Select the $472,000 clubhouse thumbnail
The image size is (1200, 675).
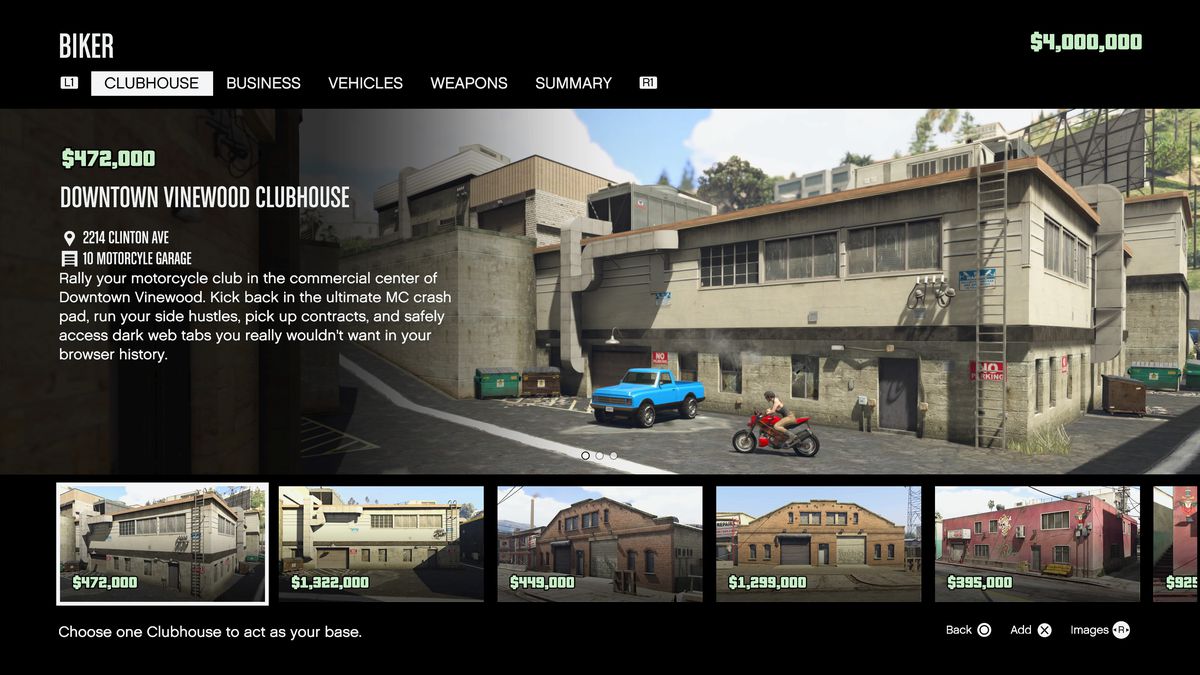(162, 544)
